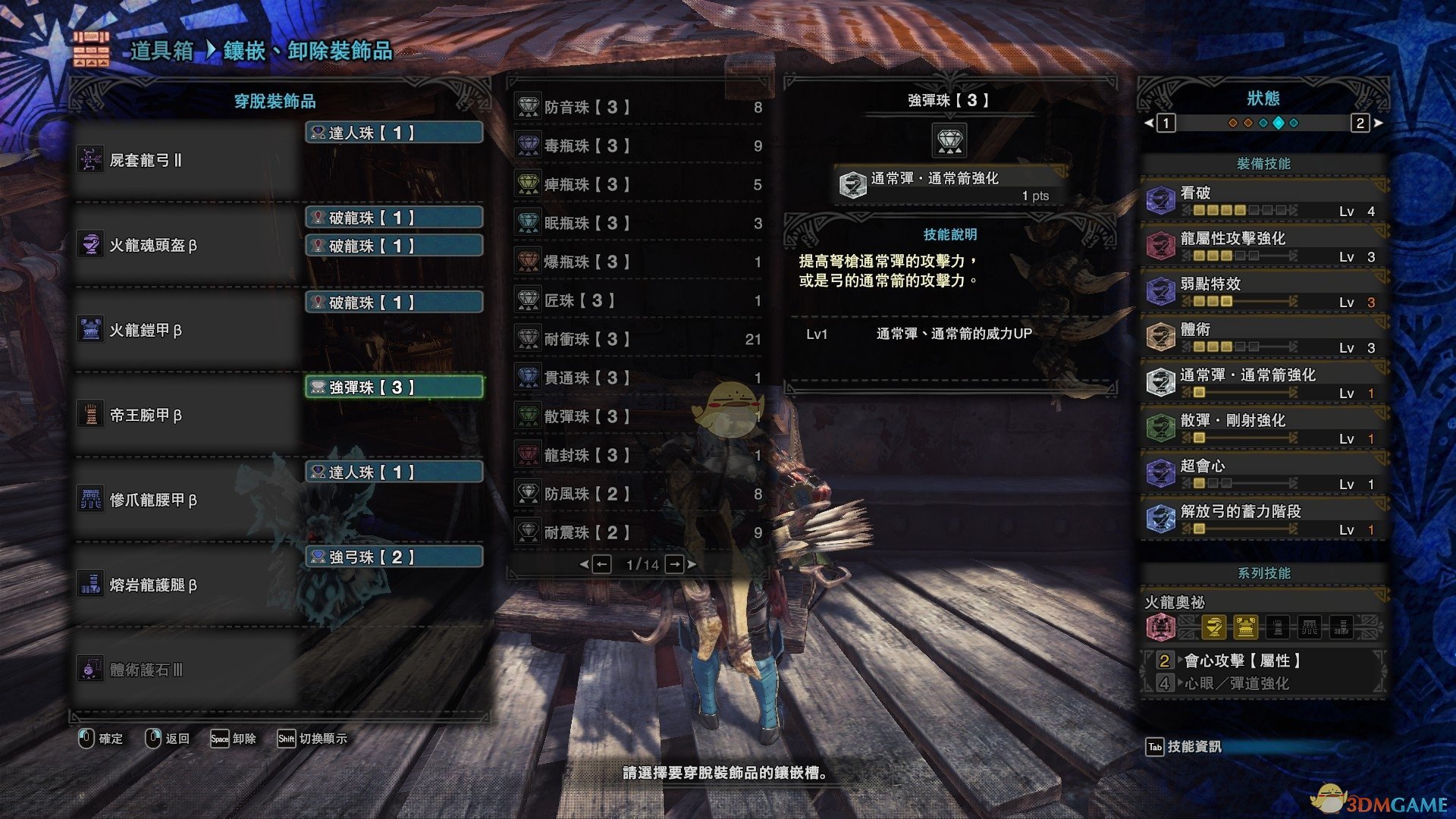This screenshot has width=1456, height=819.
Task: Go to the next decoration list page
Action: click(x=674, y=564)
